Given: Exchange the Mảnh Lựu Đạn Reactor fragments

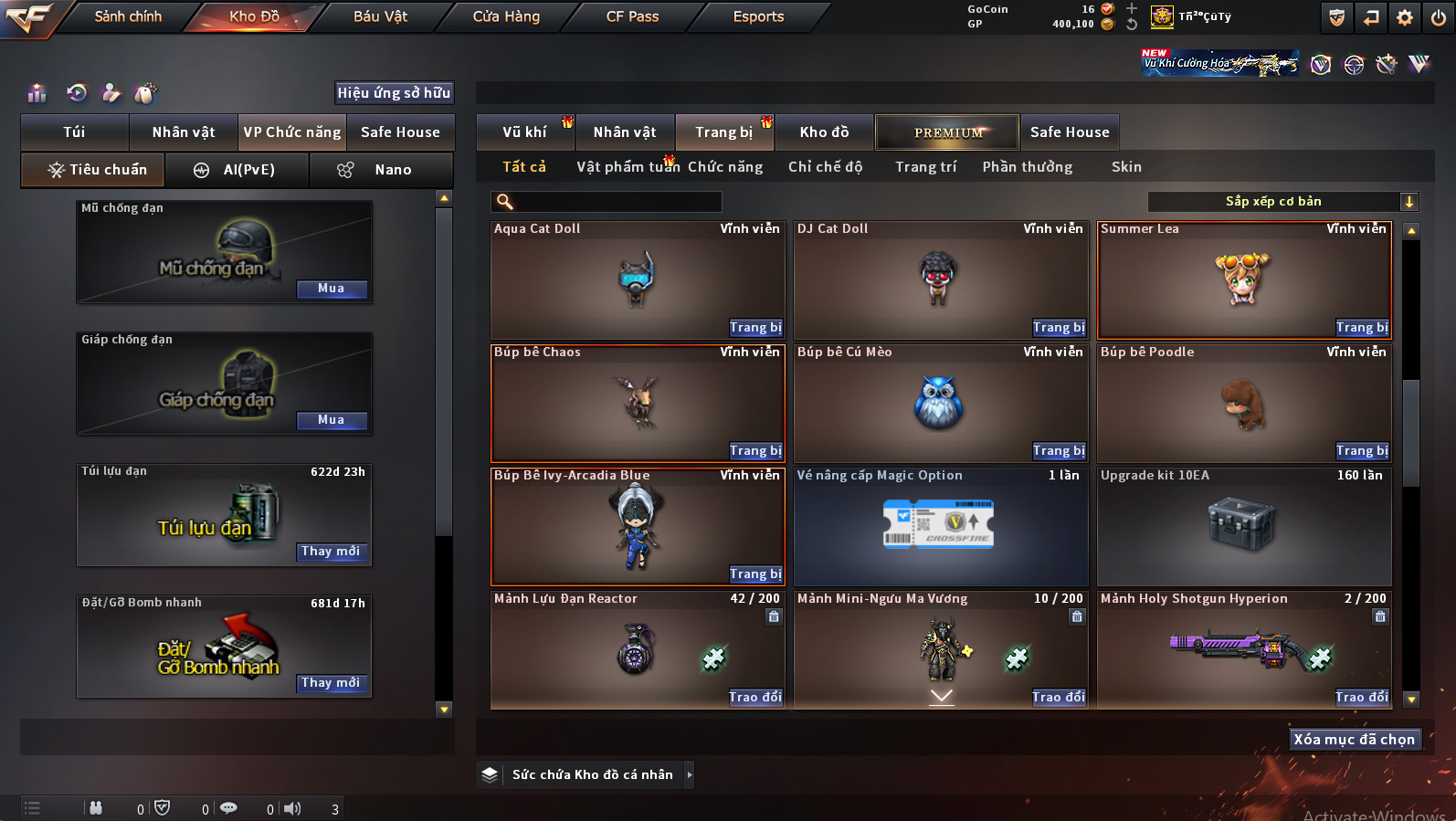Looking at the screenshot, I should pyautogui.click(x=755, y=698).
